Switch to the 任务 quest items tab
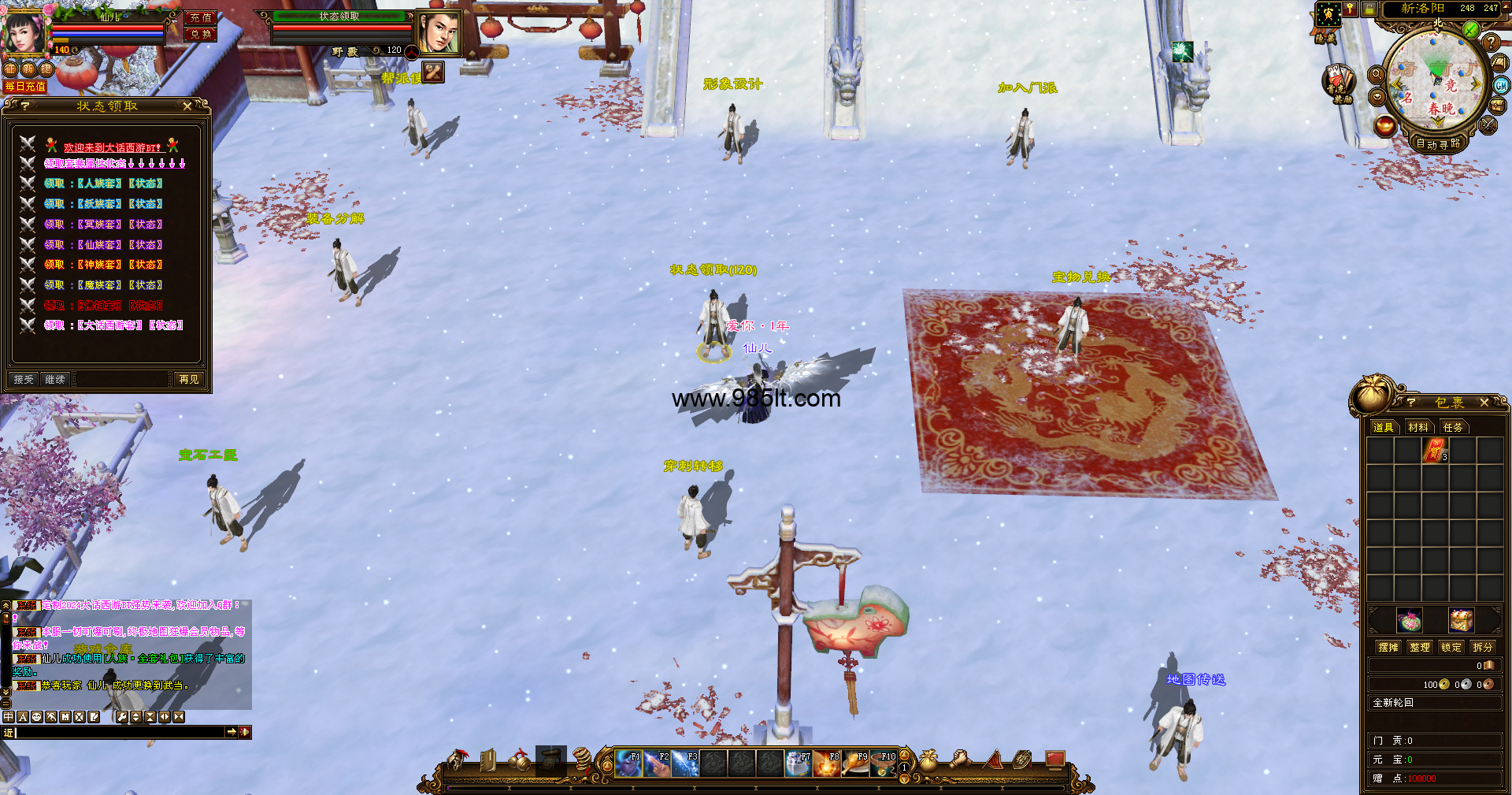 (1453, 427)
